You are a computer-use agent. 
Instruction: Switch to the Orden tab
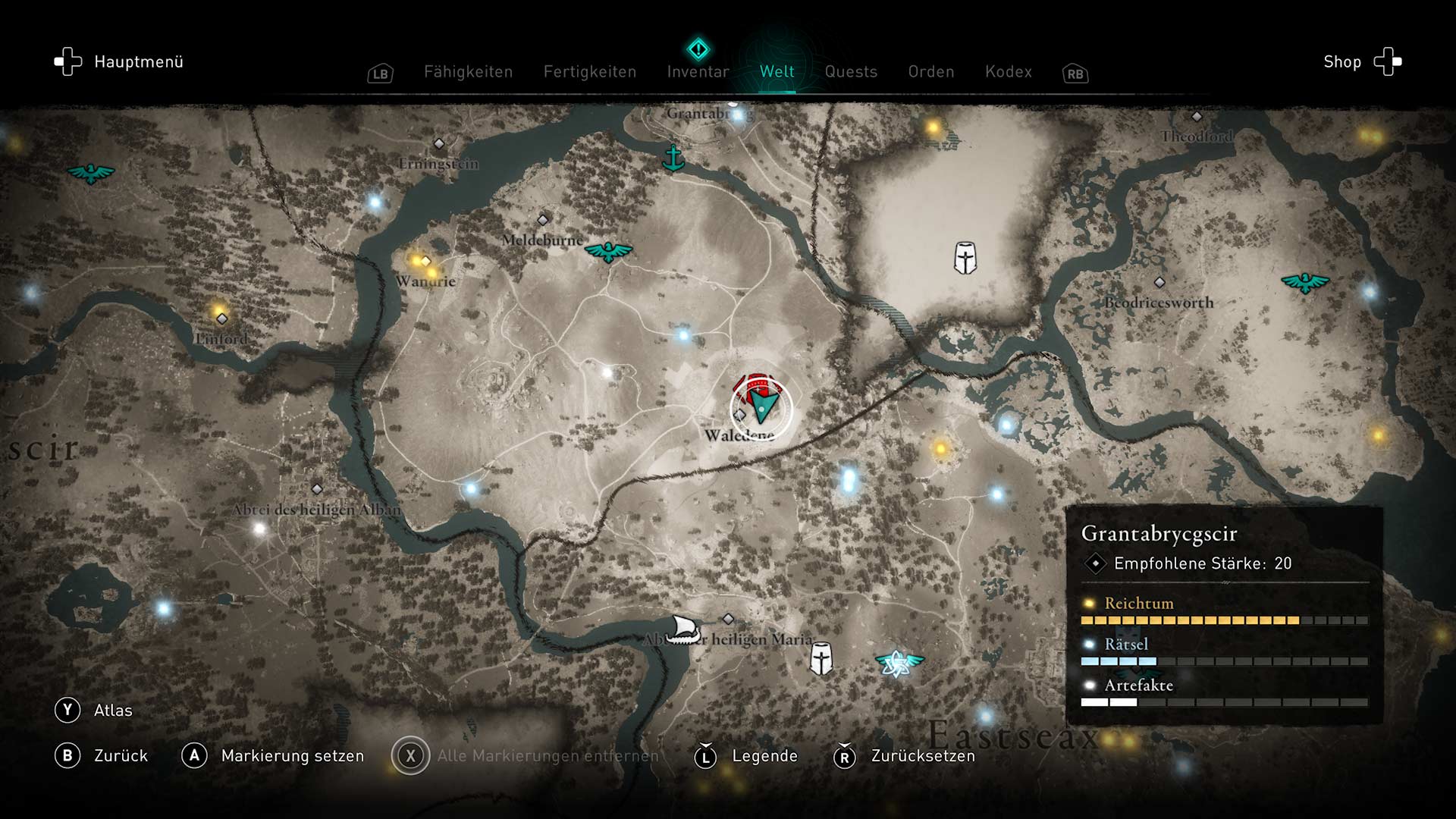pos(931,72)
